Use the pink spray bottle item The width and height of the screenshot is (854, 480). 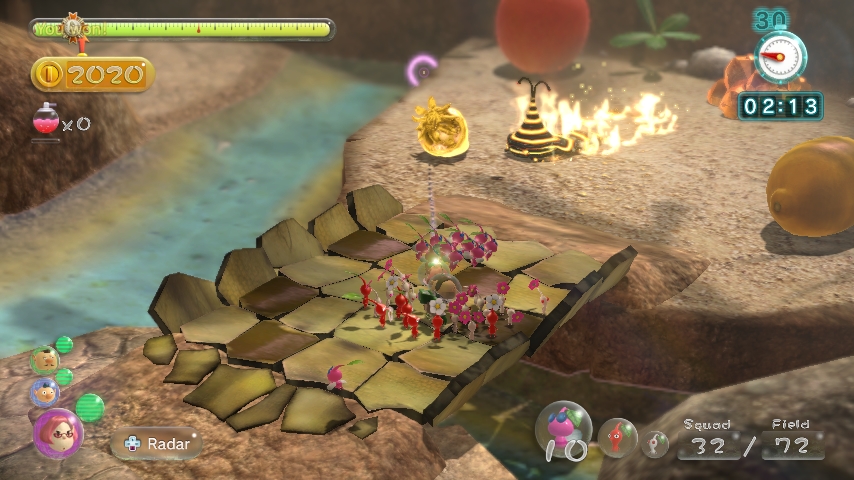pos(46,121)
